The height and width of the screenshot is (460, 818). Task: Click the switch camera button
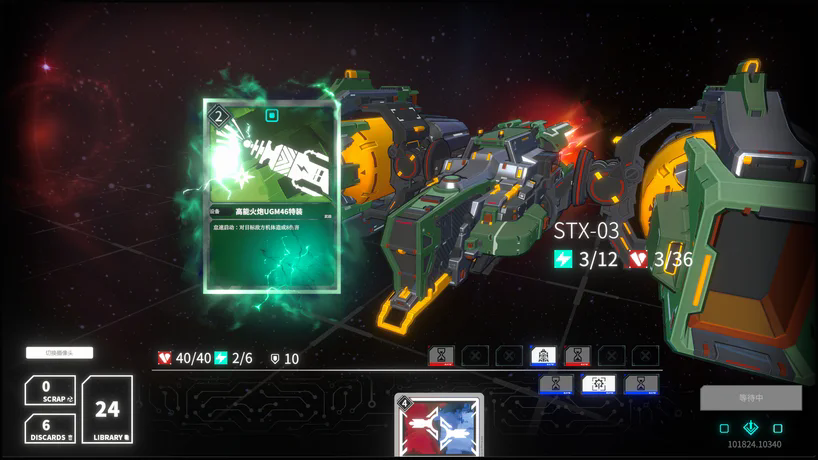pyautogui.click(x=59, y=352)
